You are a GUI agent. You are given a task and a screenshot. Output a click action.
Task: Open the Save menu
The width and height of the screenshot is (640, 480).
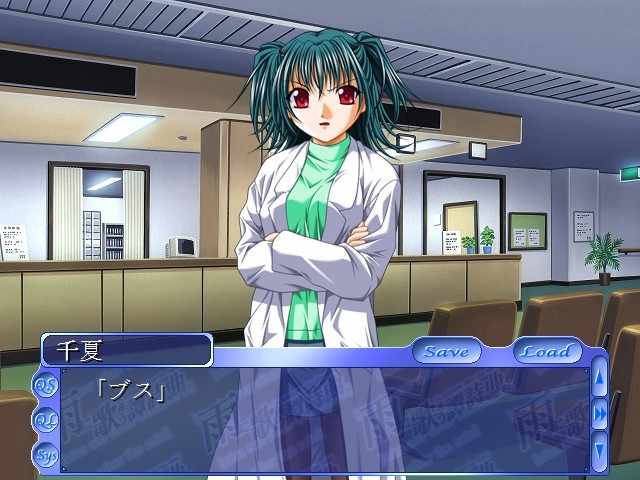pyautogui.click(x=446, y=351)
